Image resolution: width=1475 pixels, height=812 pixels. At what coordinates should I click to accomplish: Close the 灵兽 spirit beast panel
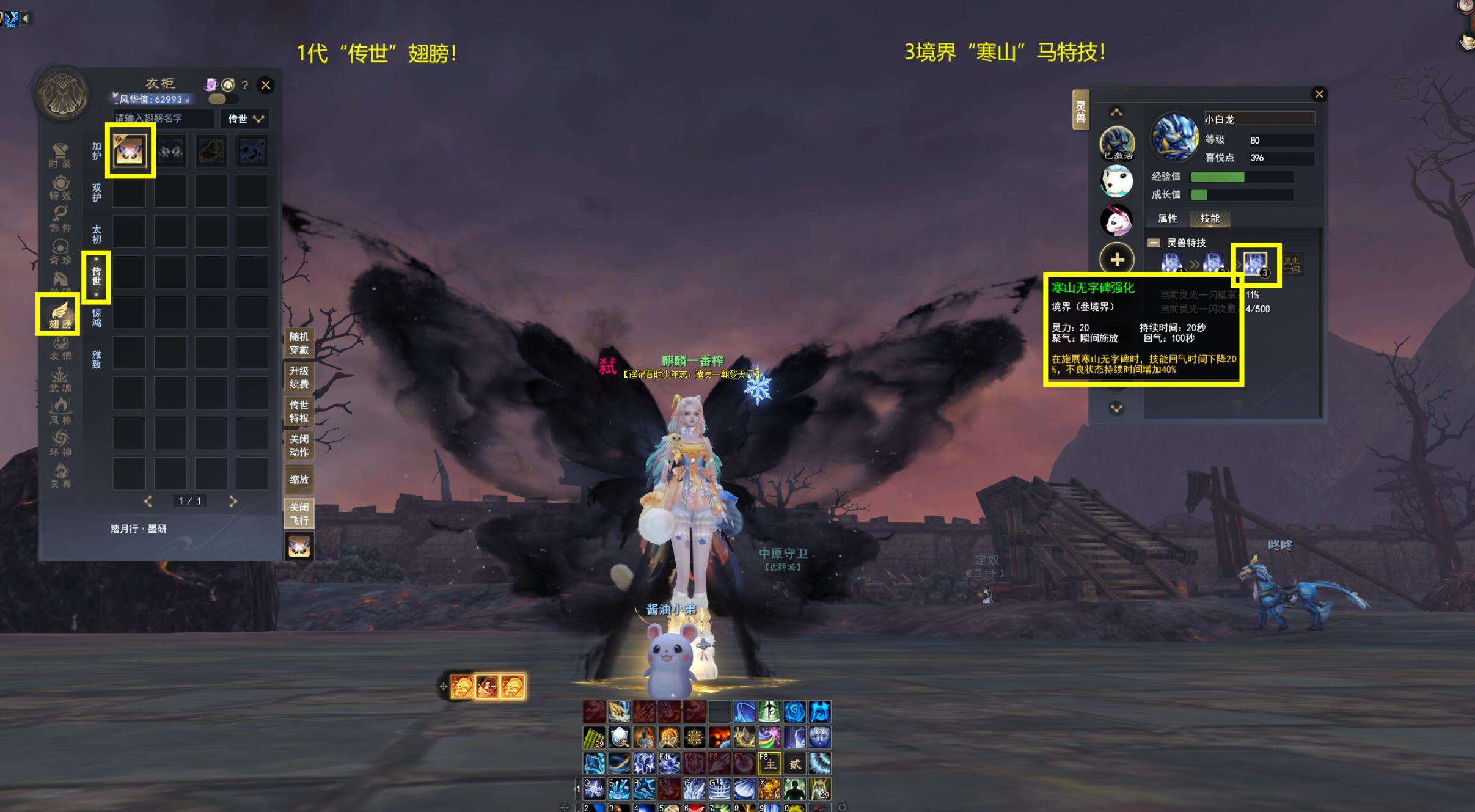(1319, 94)
